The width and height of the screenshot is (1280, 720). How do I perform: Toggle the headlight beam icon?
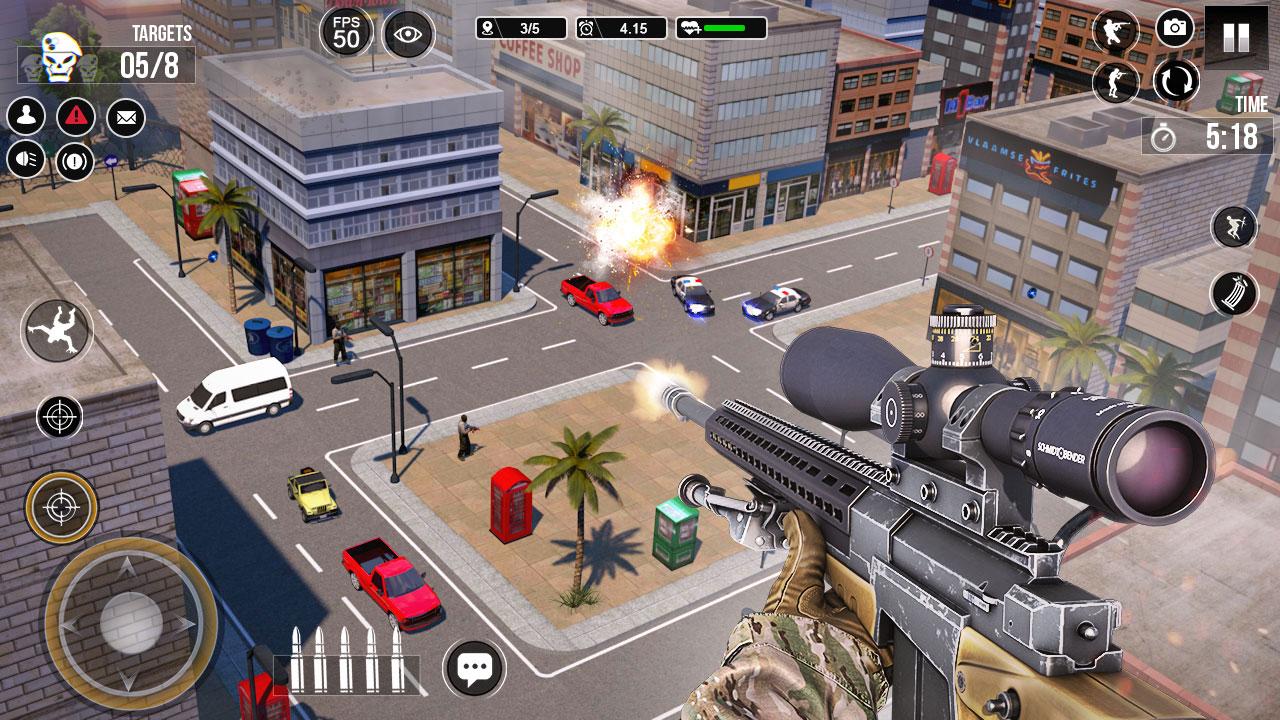26,160
